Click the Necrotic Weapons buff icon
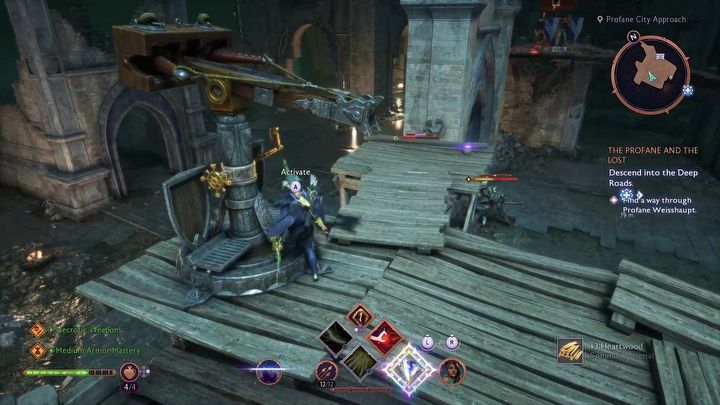This screenshot has width=720, height=405. [x=38, y=329]
